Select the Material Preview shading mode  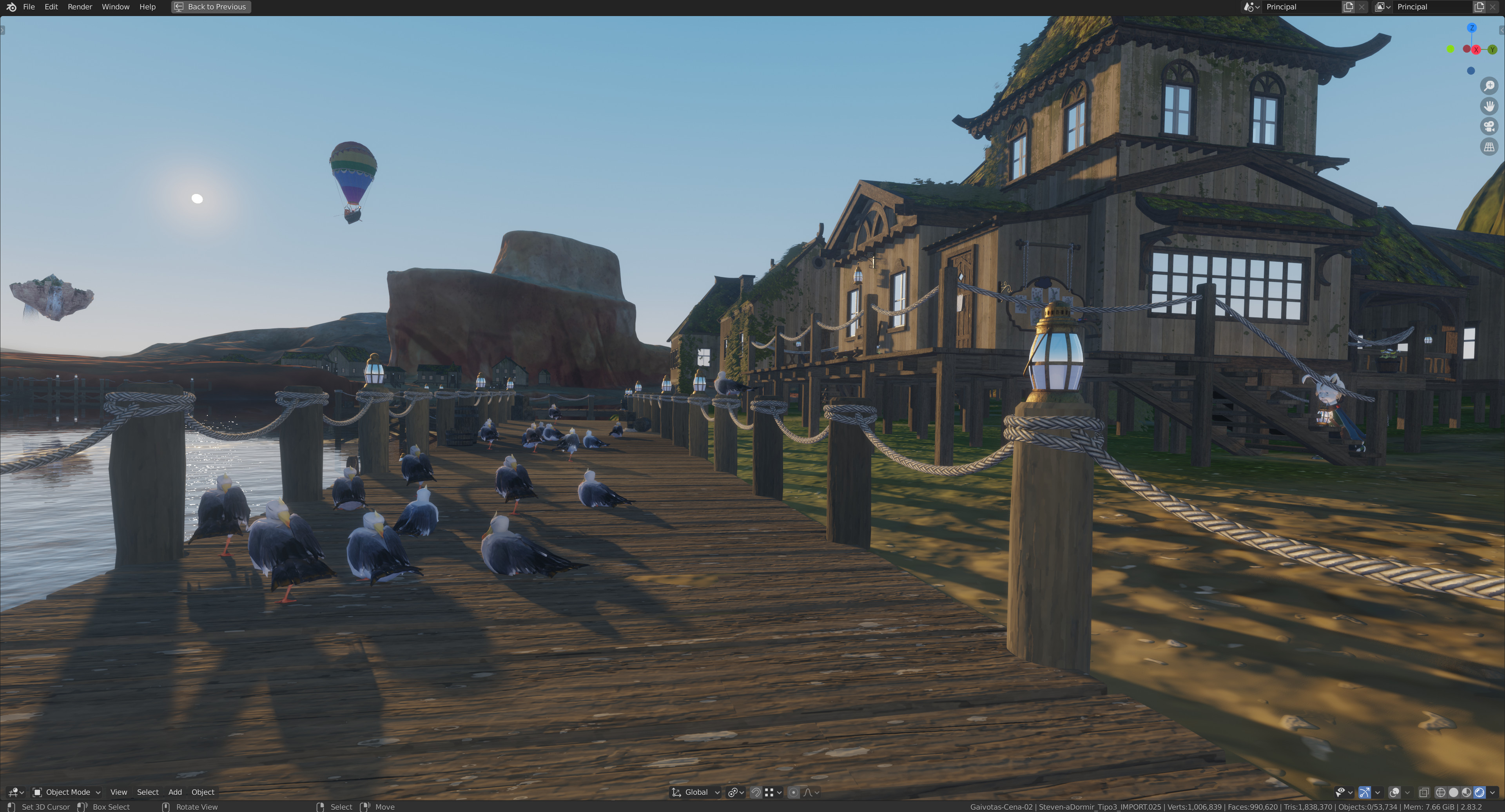[x=1467, y=793]
